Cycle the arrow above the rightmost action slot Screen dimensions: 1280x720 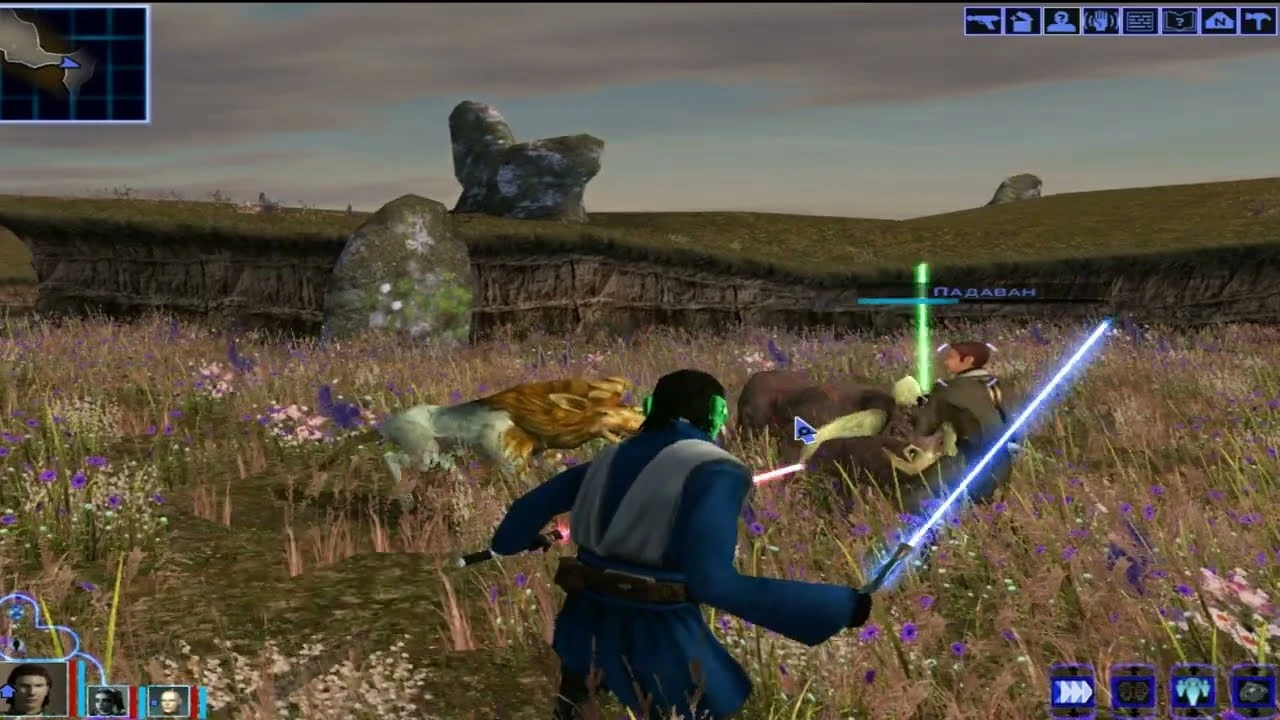click(1254, 671)
